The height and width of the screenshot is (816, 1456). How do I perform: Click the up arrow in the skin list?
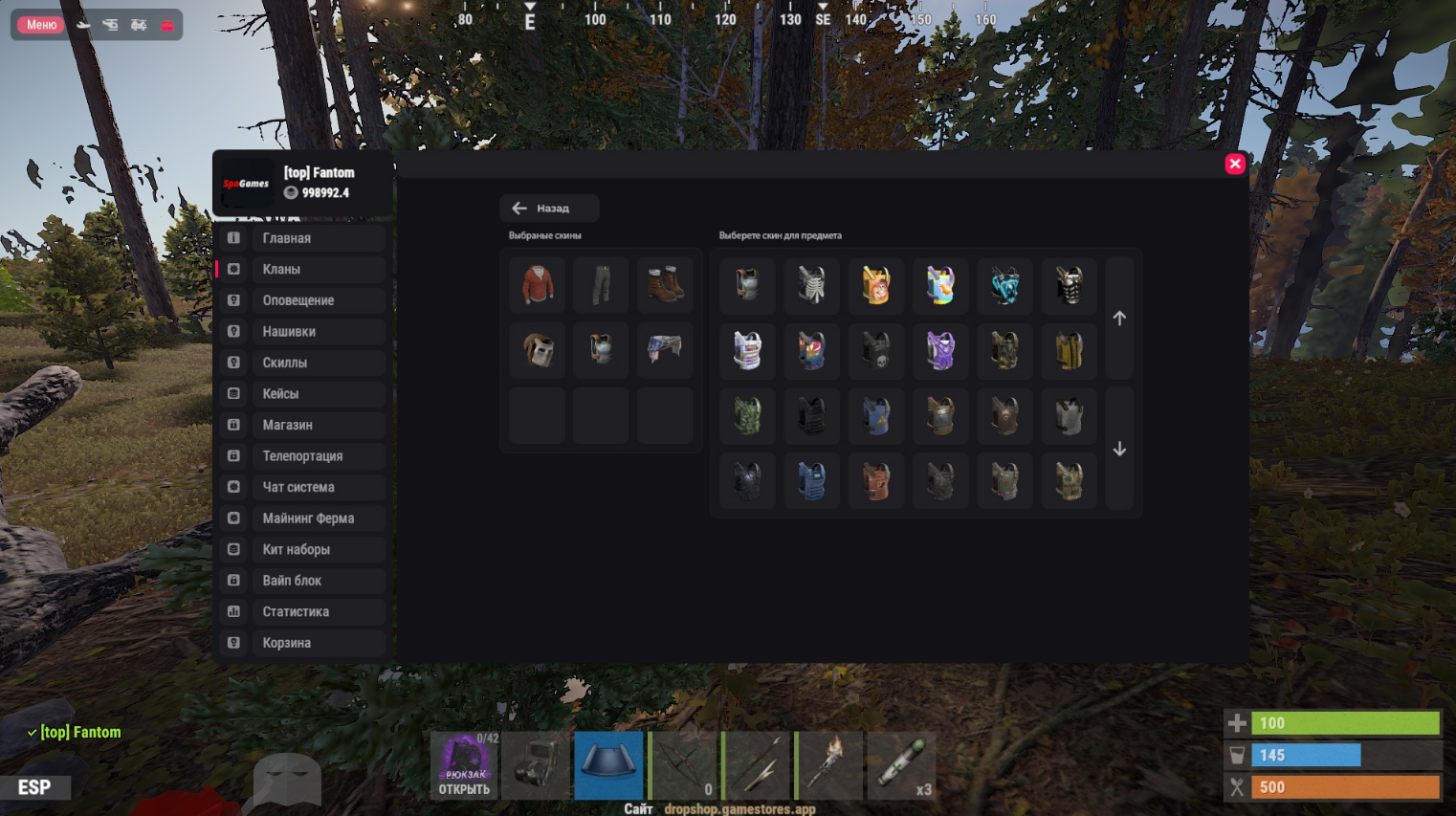(x=1119, y=318)
